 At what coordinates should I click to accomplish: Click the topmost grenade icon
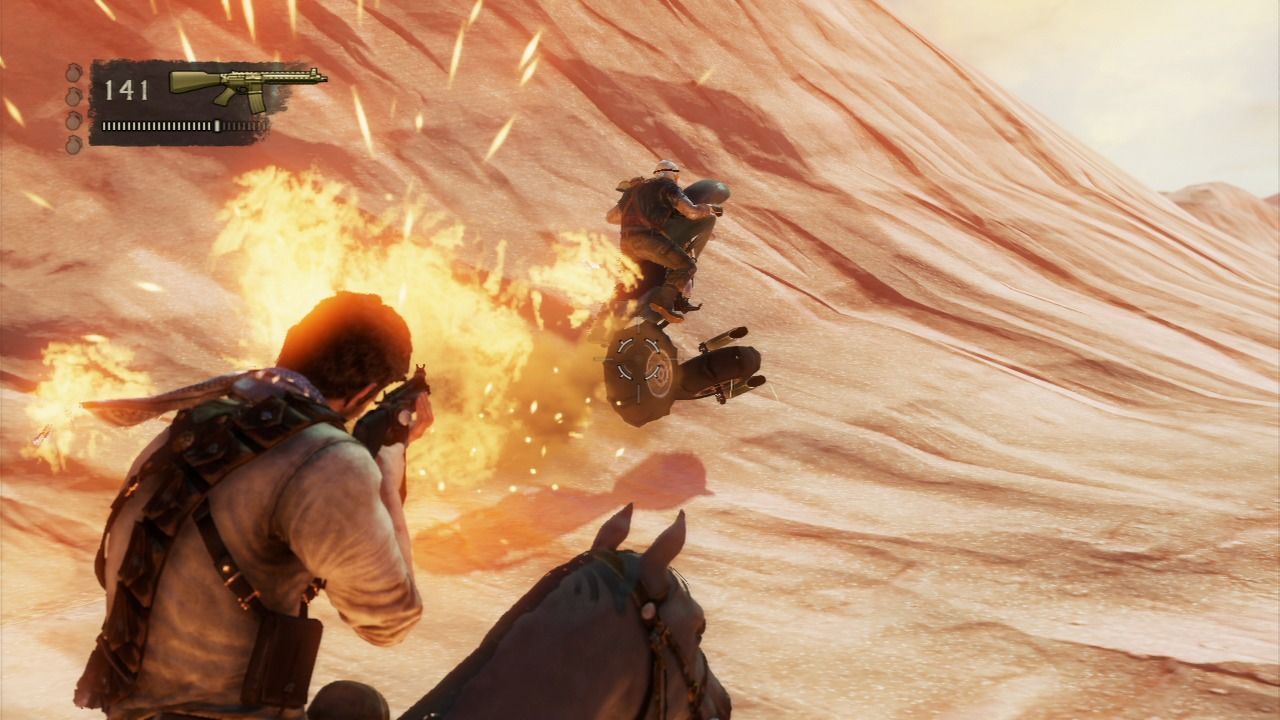[x=71, y=73]
